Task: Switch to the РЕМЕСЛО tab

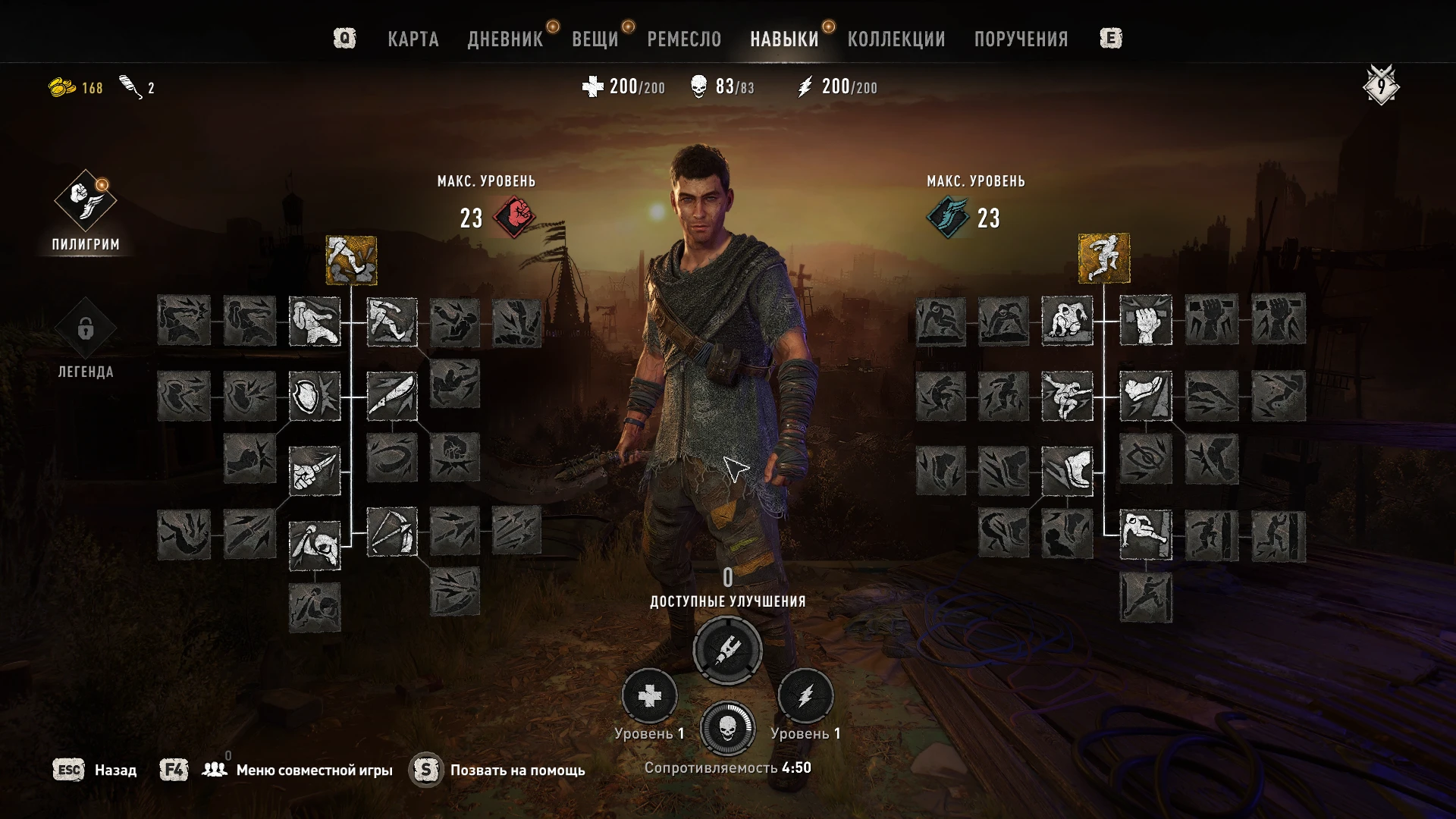Action: [x=683, y=39]
